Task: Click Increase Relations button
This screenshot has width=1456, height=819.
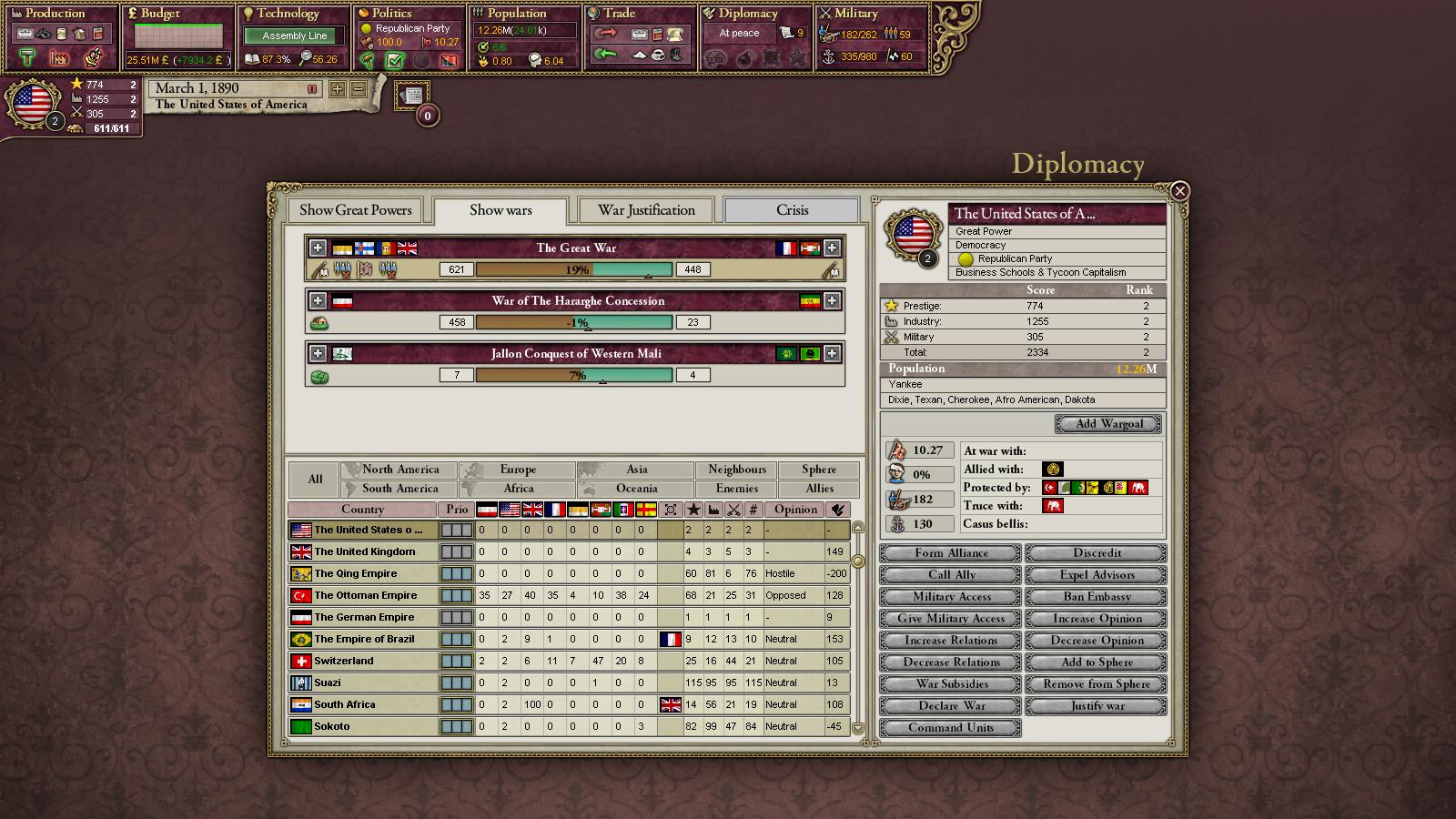Action: pos(951,641)
